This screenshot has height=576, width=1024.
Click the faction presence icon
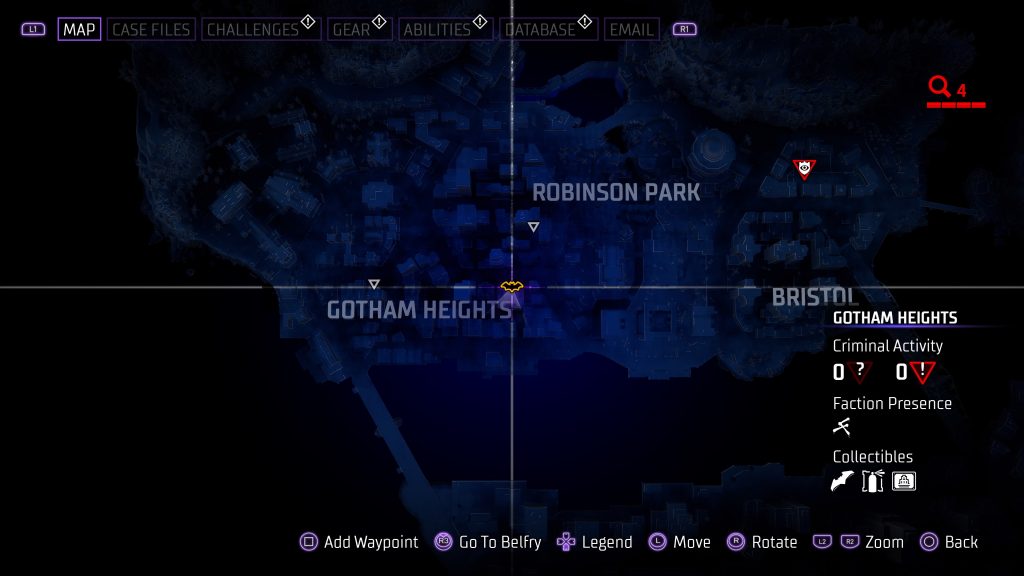842,428
